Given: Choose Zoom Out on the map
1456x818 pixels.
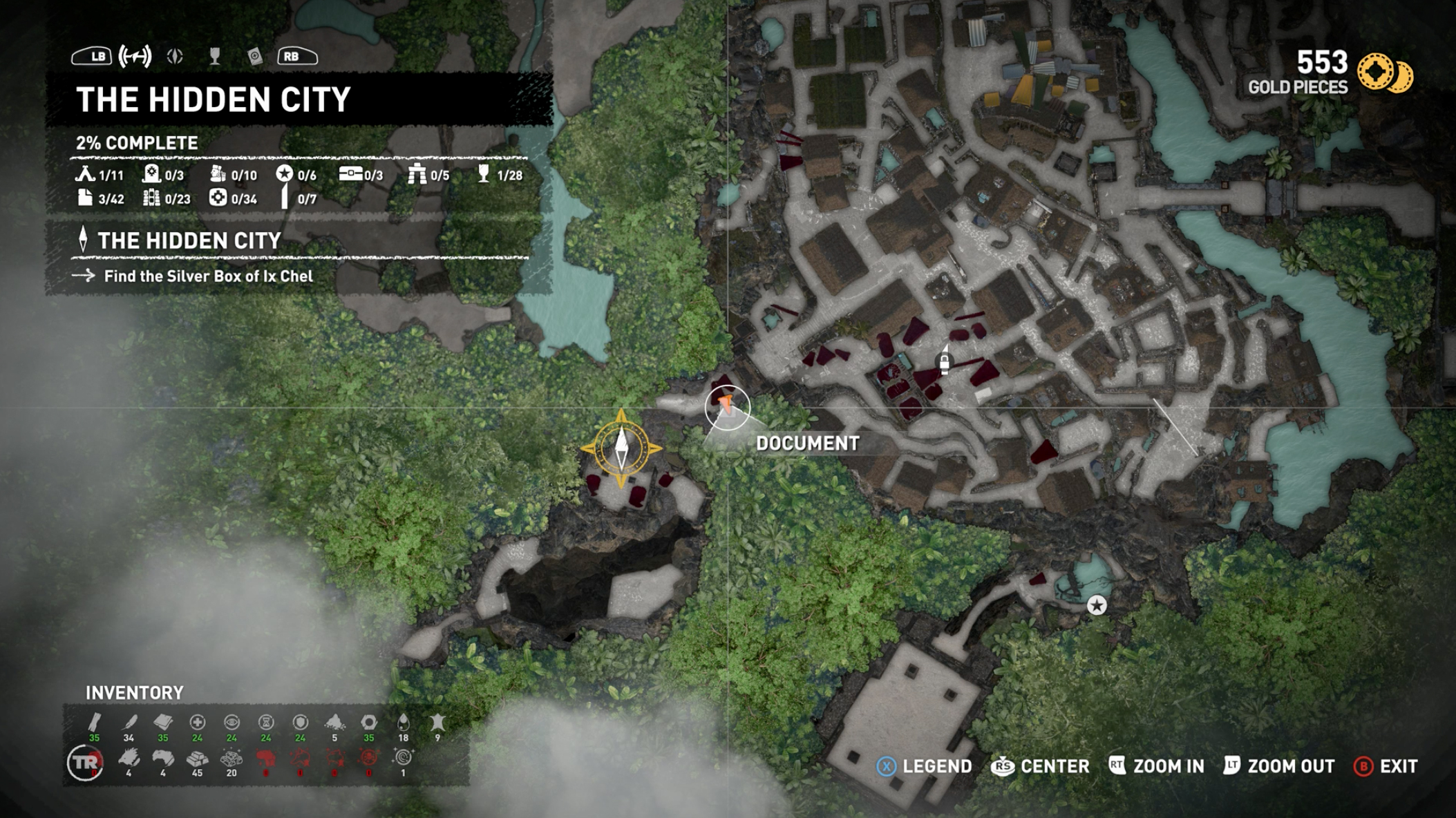Looking at the screenshot, I should click(1279, 766).
